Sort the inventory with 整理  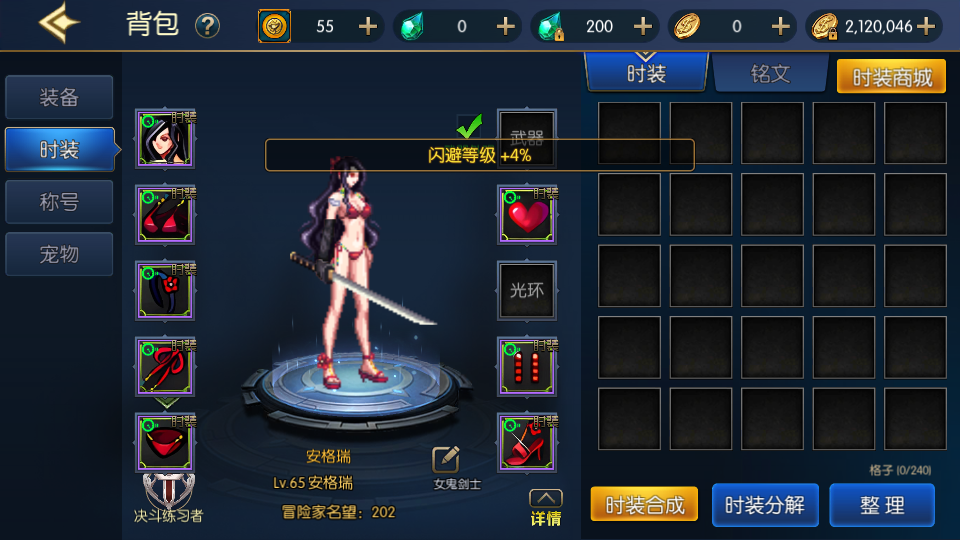(882, 505)
